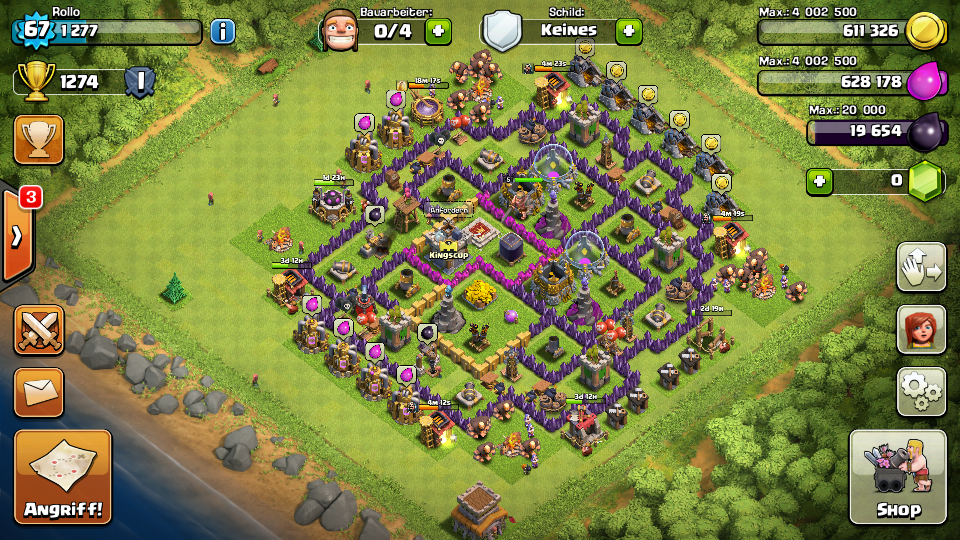Viewport: 960px width, 540px height.
Task: Open the league exclamation badge
Action: coord(141,82)
